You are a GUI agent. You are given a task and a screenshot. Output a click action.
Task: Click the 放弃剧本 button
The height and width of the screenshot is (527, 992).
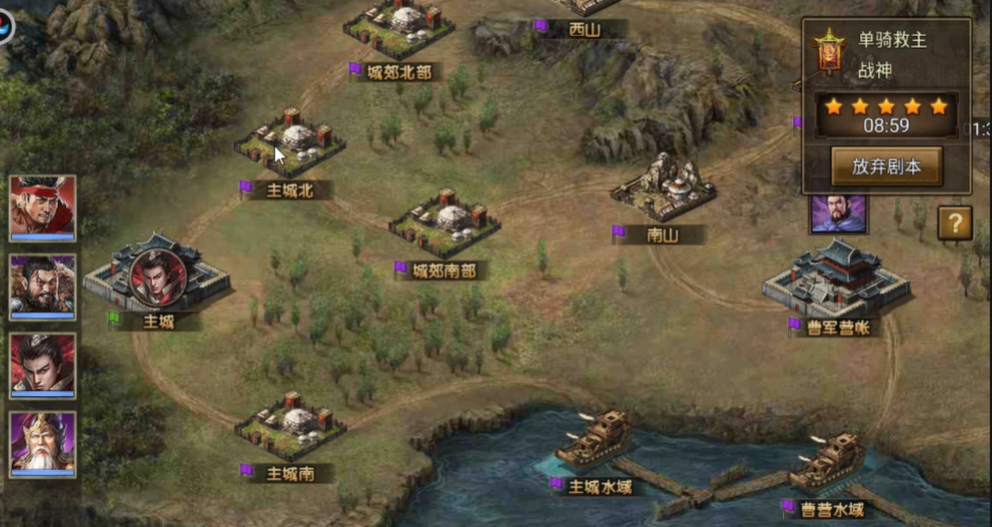tap(886, 167)
